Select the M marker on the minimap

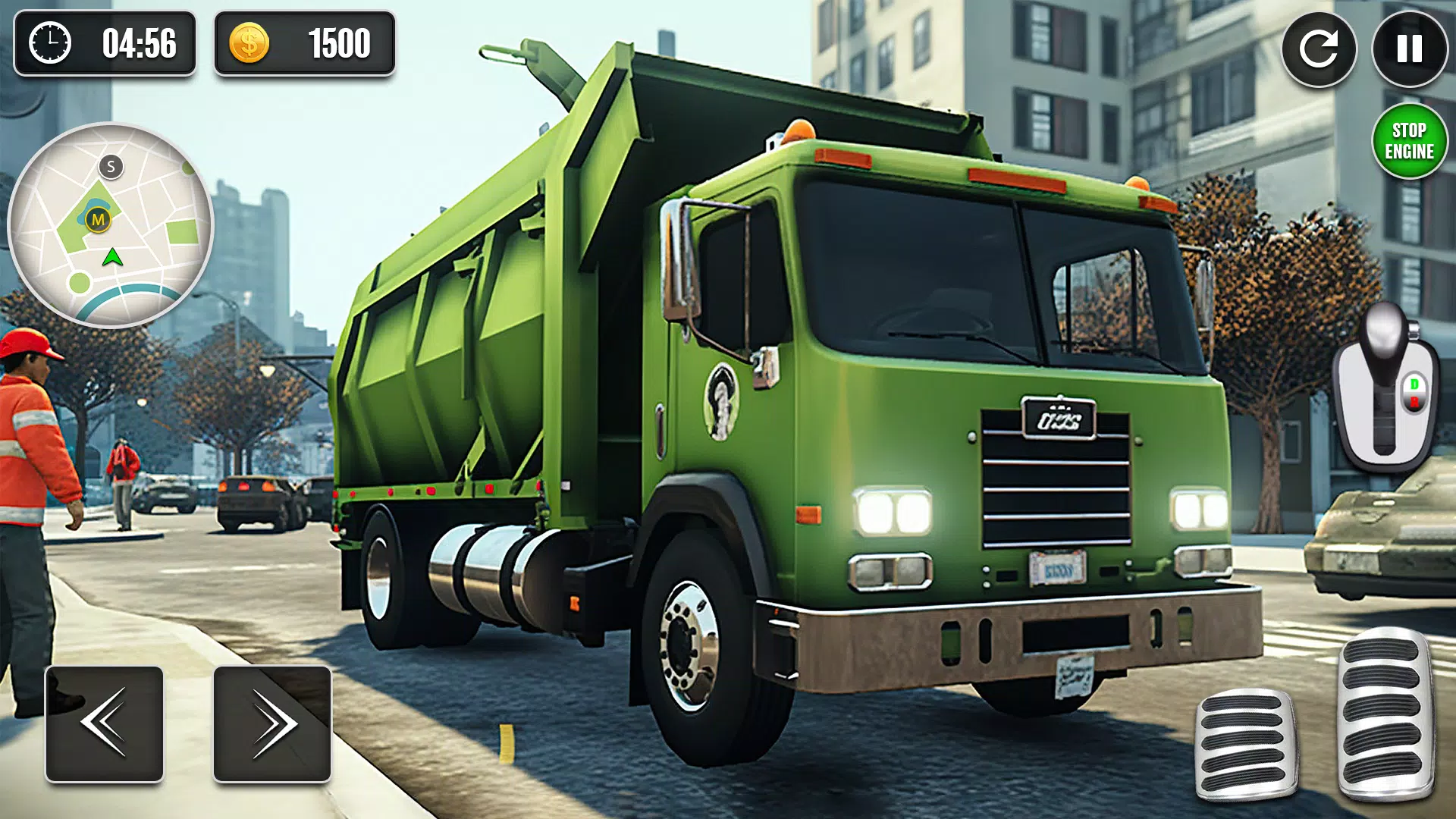(98, 218)
